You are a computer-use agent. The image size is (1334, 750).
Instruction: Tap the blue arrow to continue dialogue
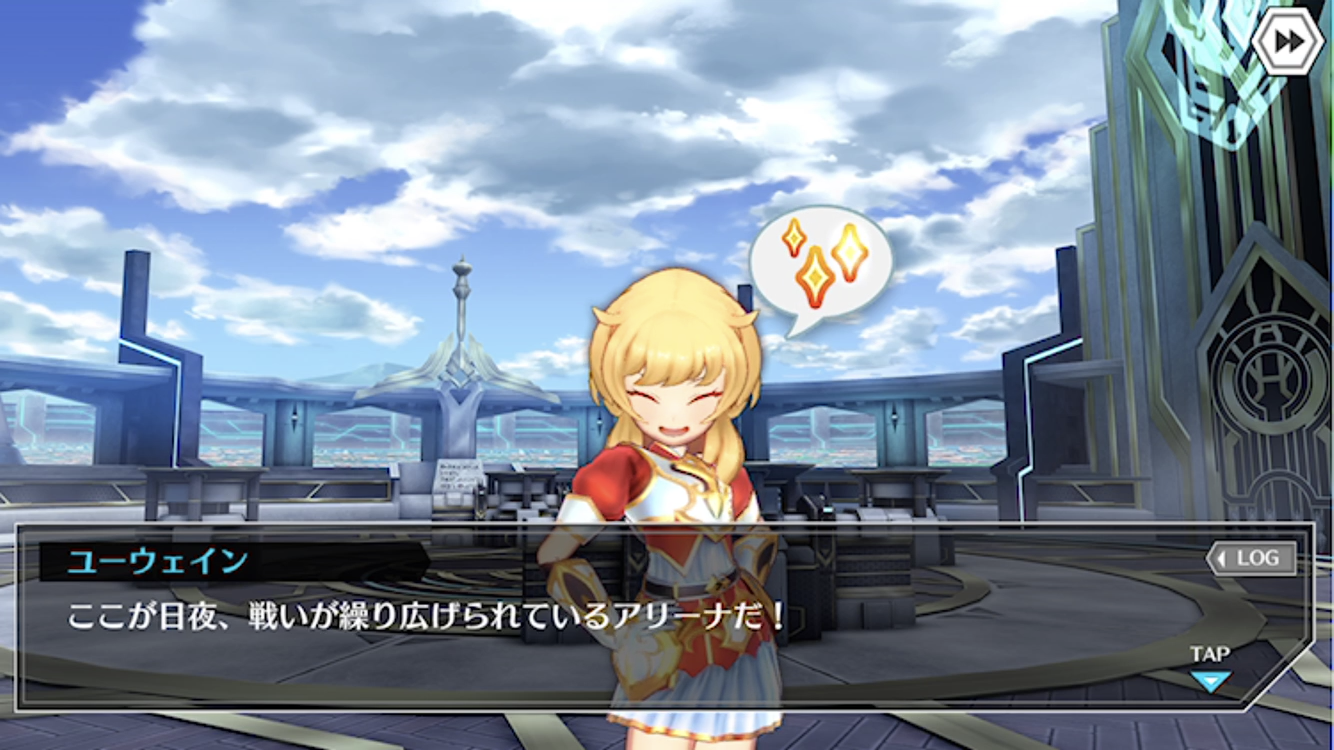click(x=1210, y=681)
